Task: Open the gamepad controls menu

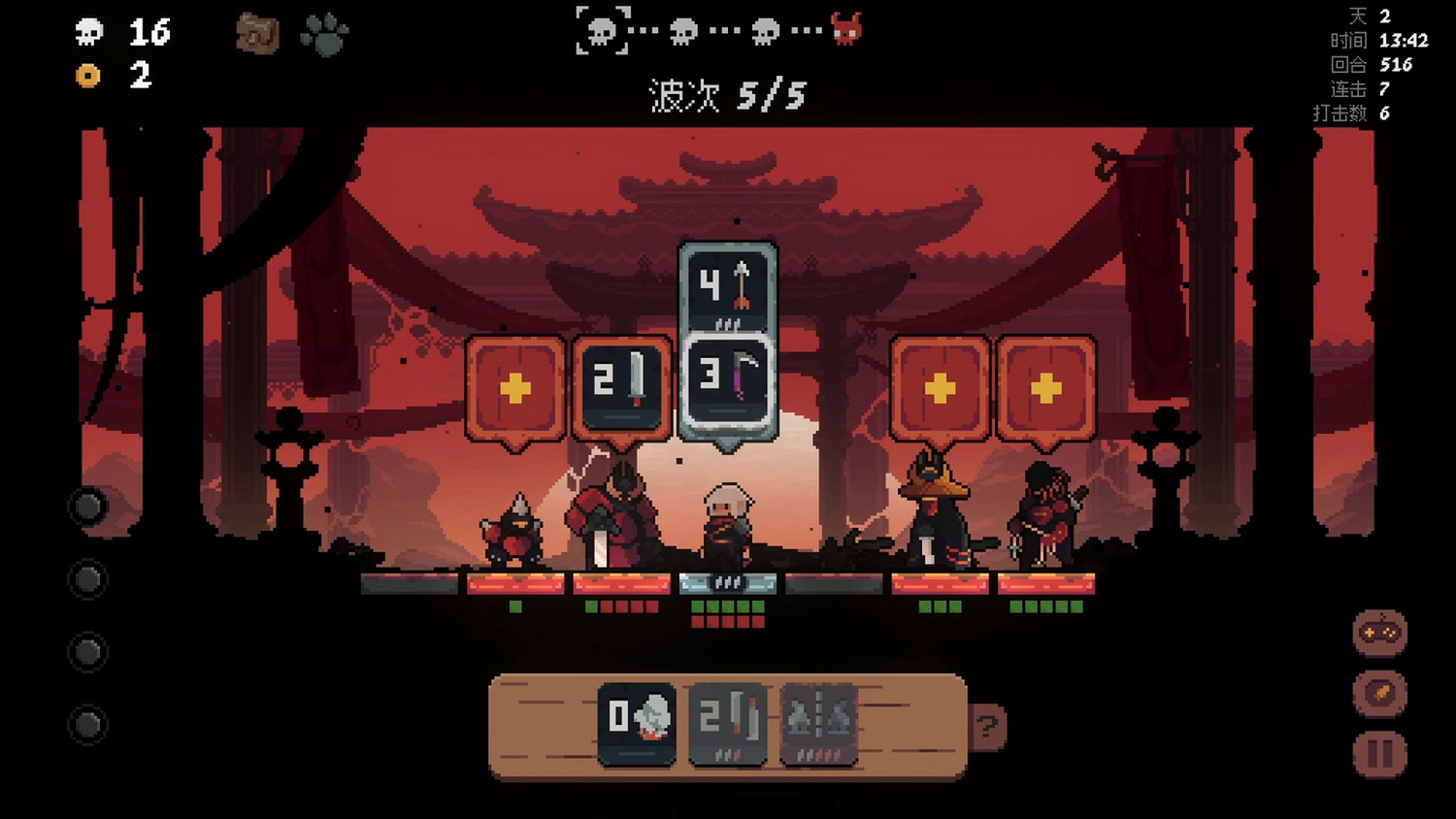Action: click(x=1379, y=631)
